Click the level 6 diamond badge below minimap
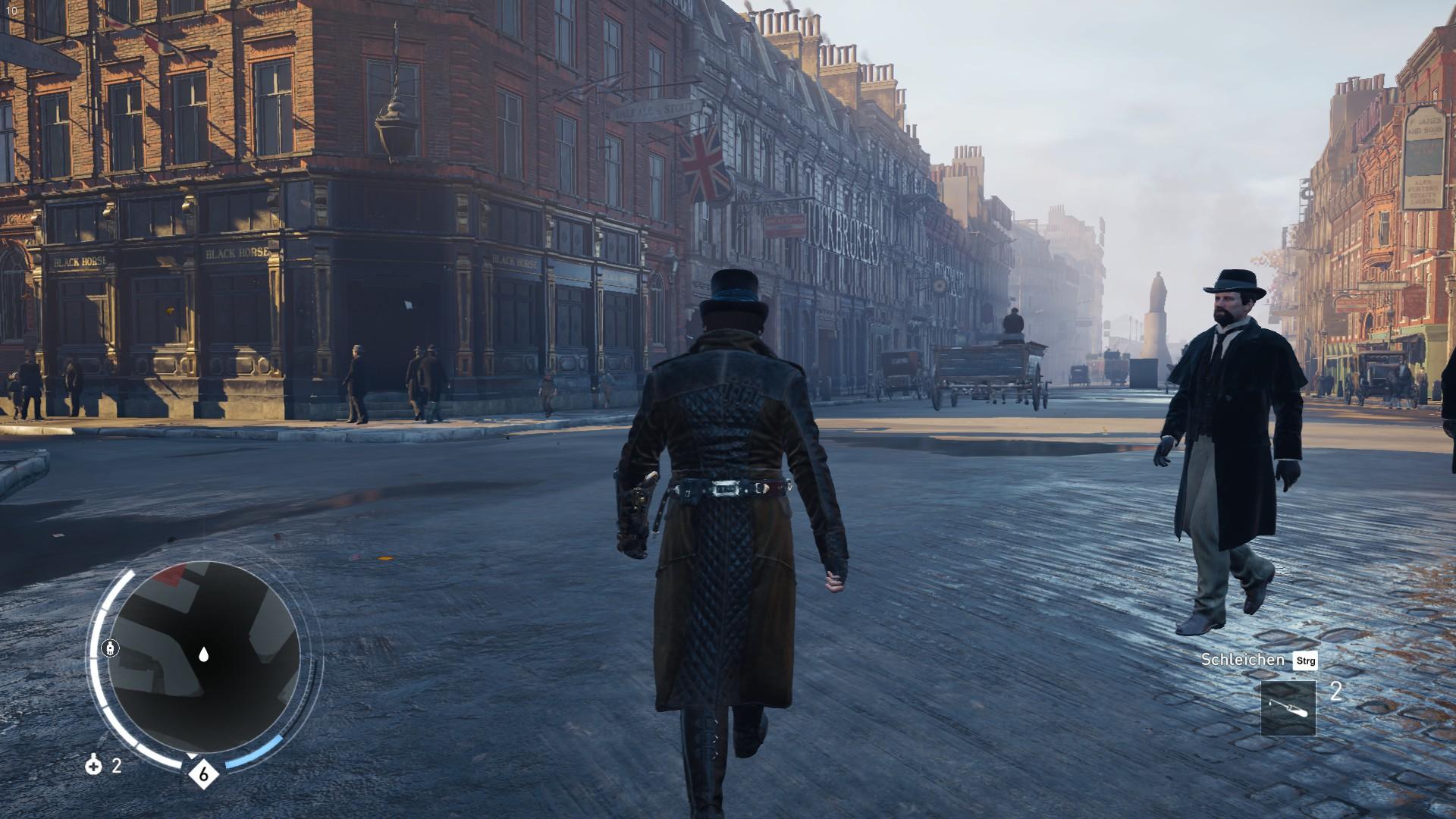 [202, 774]
